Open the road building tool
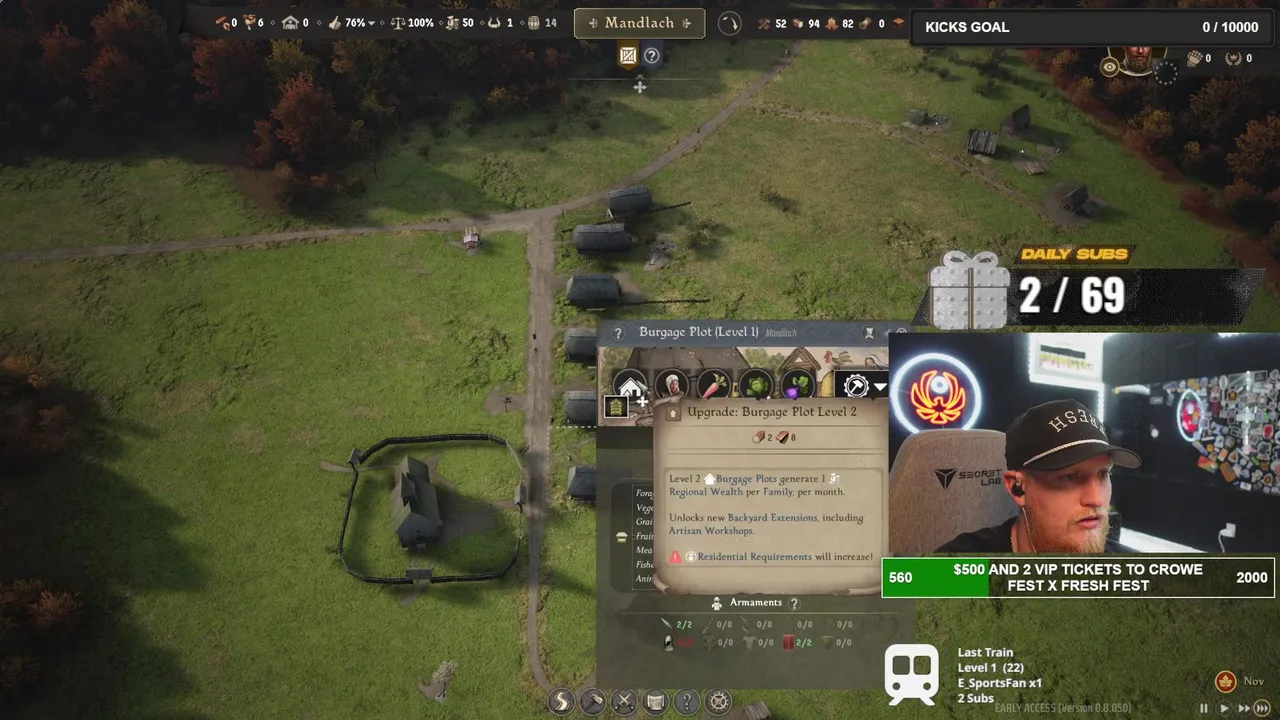The image size is (1280, 720). [x=561, y=702]
